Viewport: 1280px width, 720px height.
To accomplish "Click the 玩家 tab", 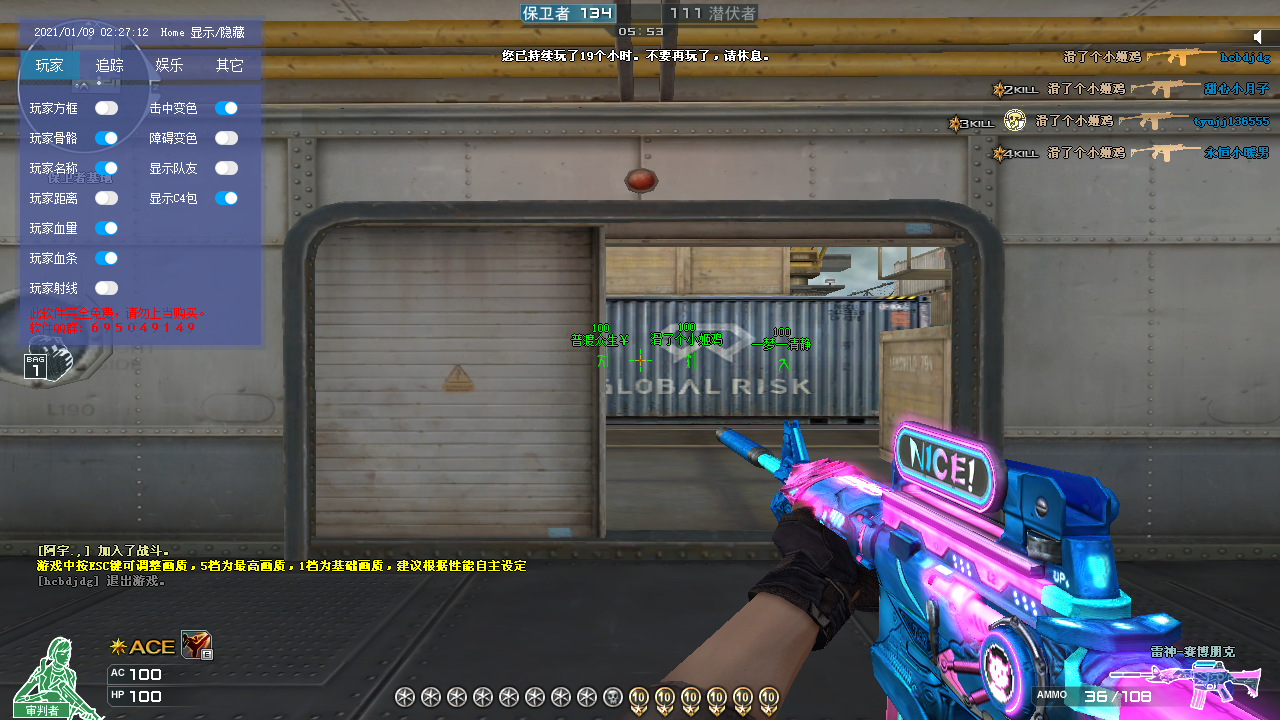I will (x=50, y=66).
